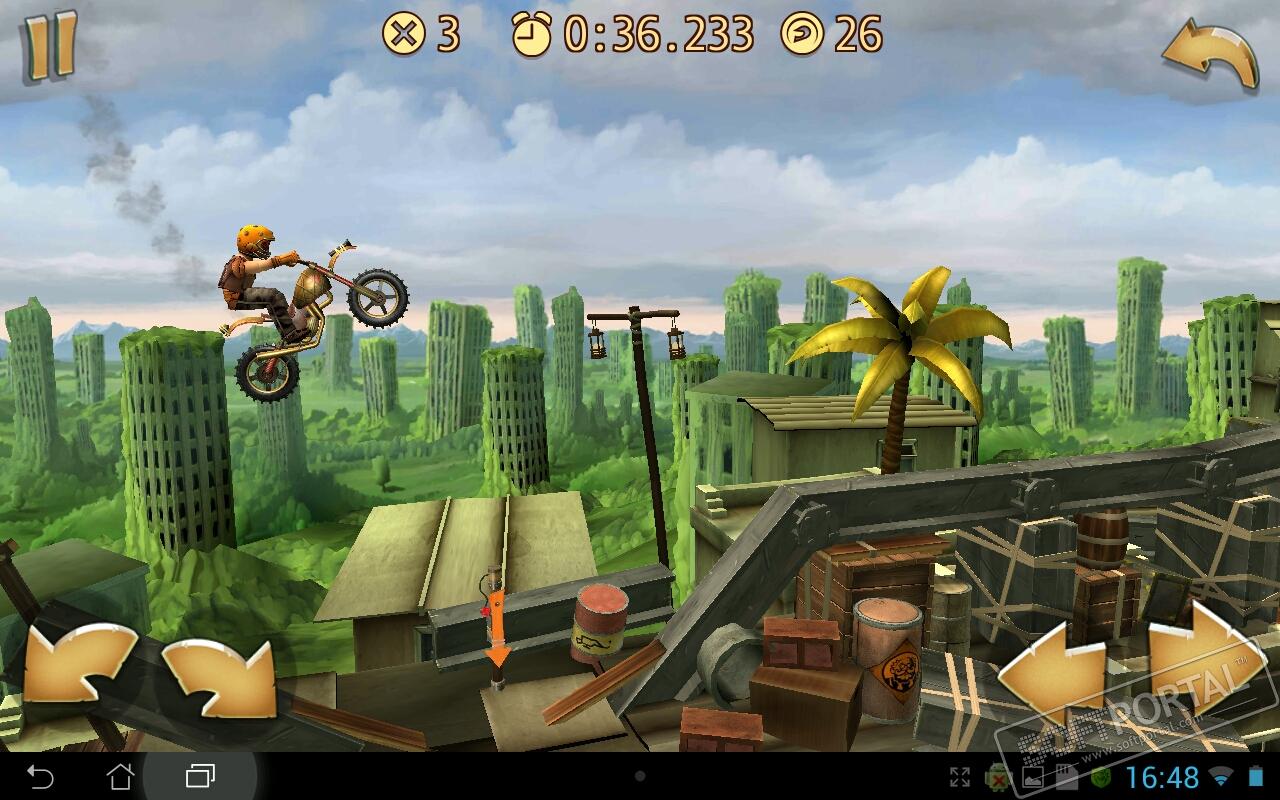
Task: Tap the Android back button
Action: [x=40, y=776]
